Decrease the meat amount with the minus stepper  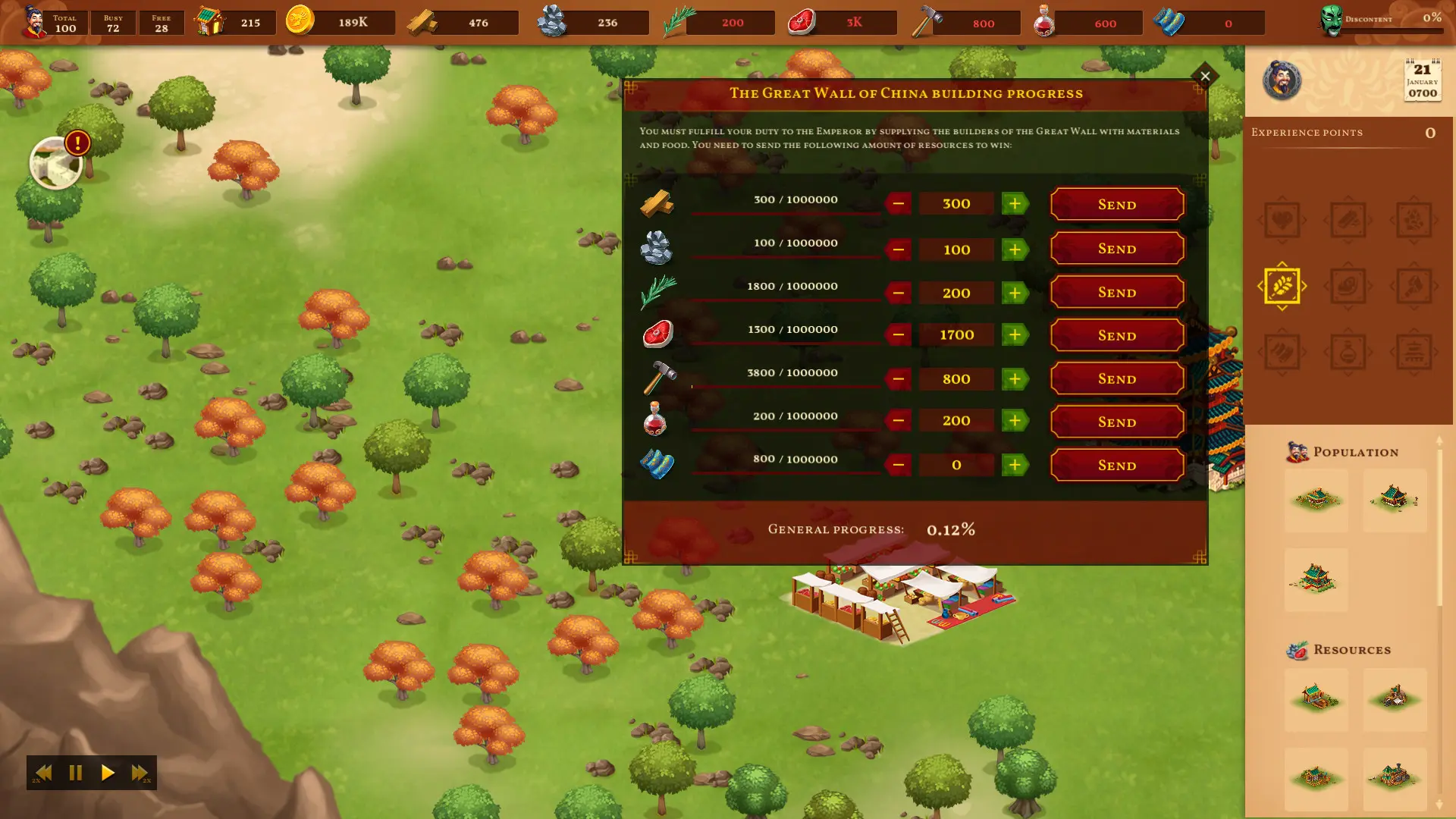[899, 334]
